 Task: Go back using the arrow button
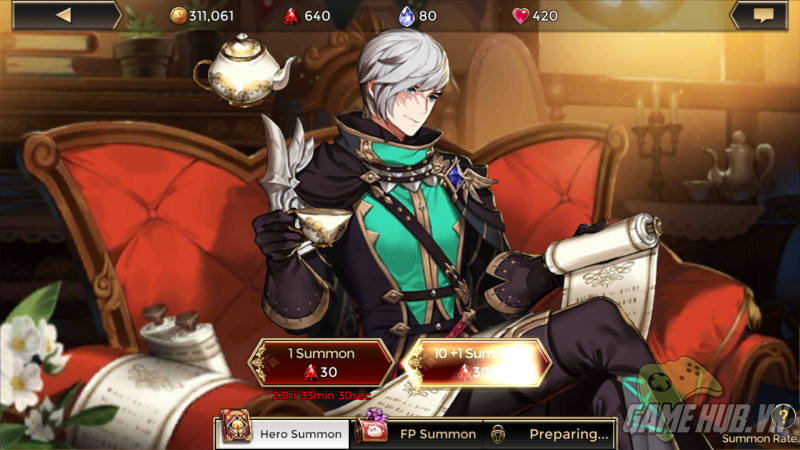(x=62, y=15)
